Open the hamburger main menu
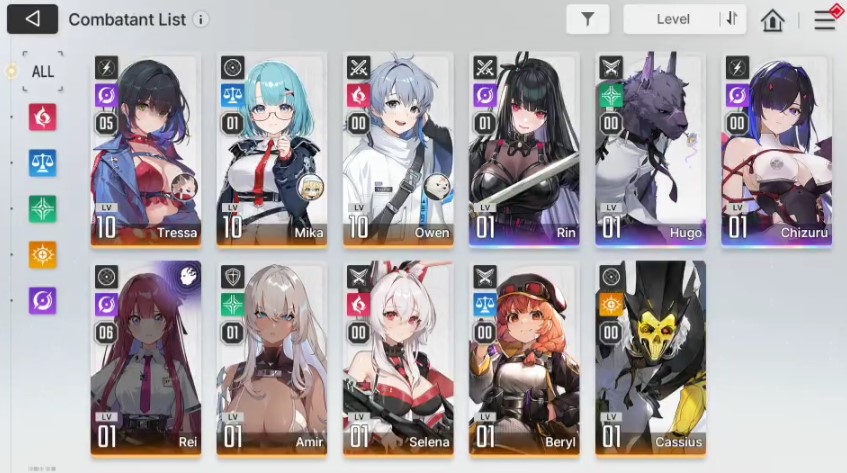The image size is (847, 473). coord(824,19)
